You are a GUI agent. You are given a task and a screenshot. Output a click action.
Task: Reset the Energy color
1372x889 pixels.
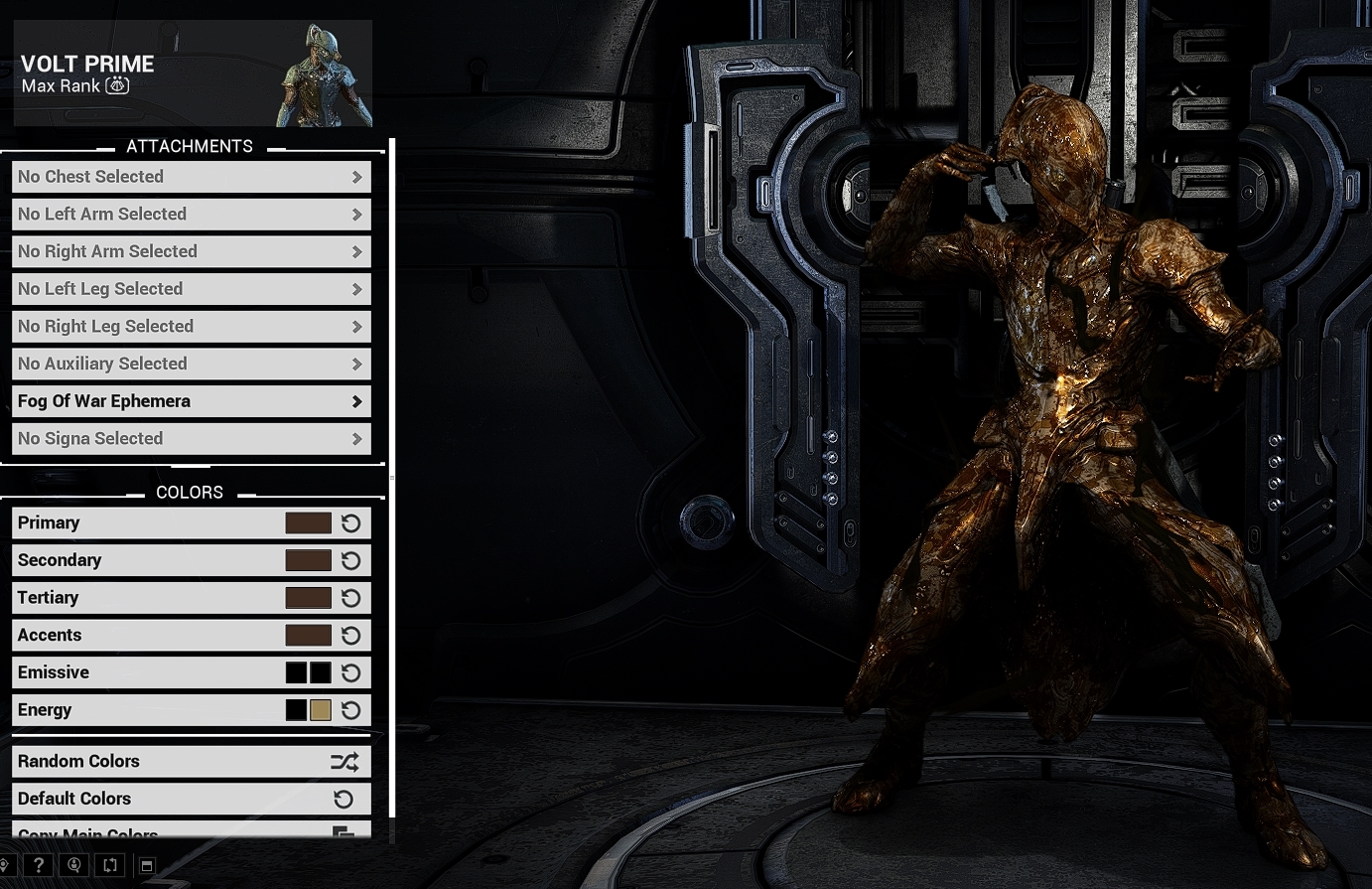350,710
